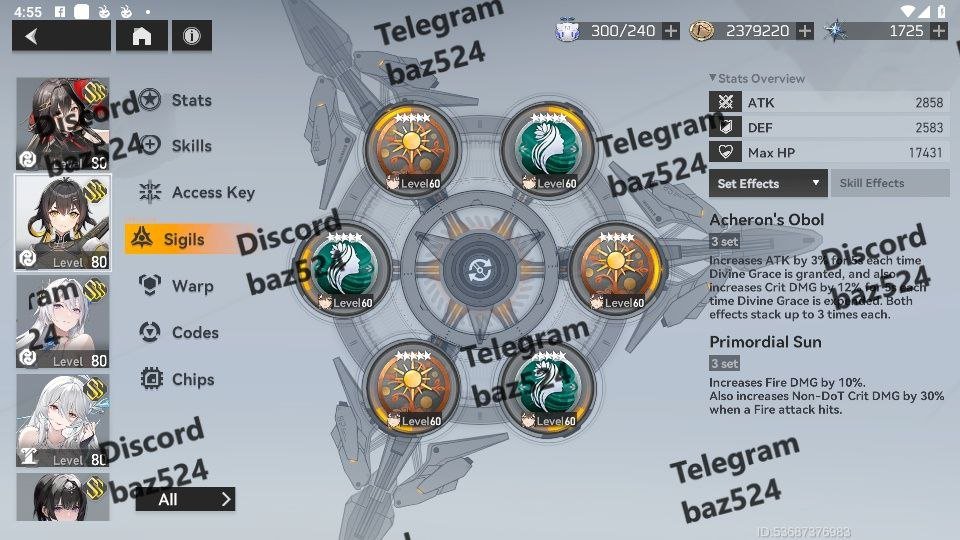Open the Warp tab
This screenshot has width=960, height=540.
click(191, 286)
